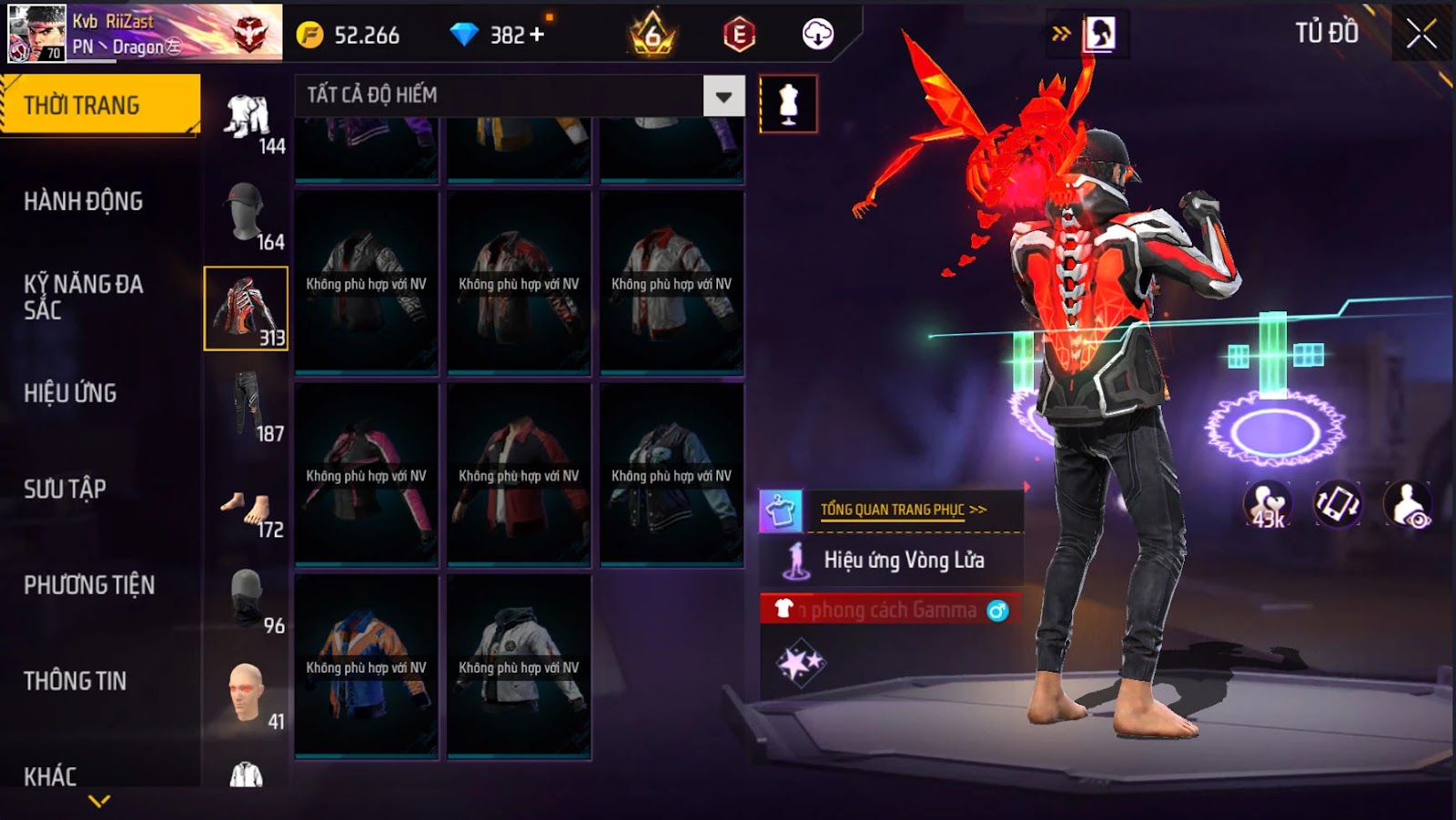1456x820 pixels.
Task: Switch to the HÀNH ĐỘNG tab
Action: [x=84, y=201]
